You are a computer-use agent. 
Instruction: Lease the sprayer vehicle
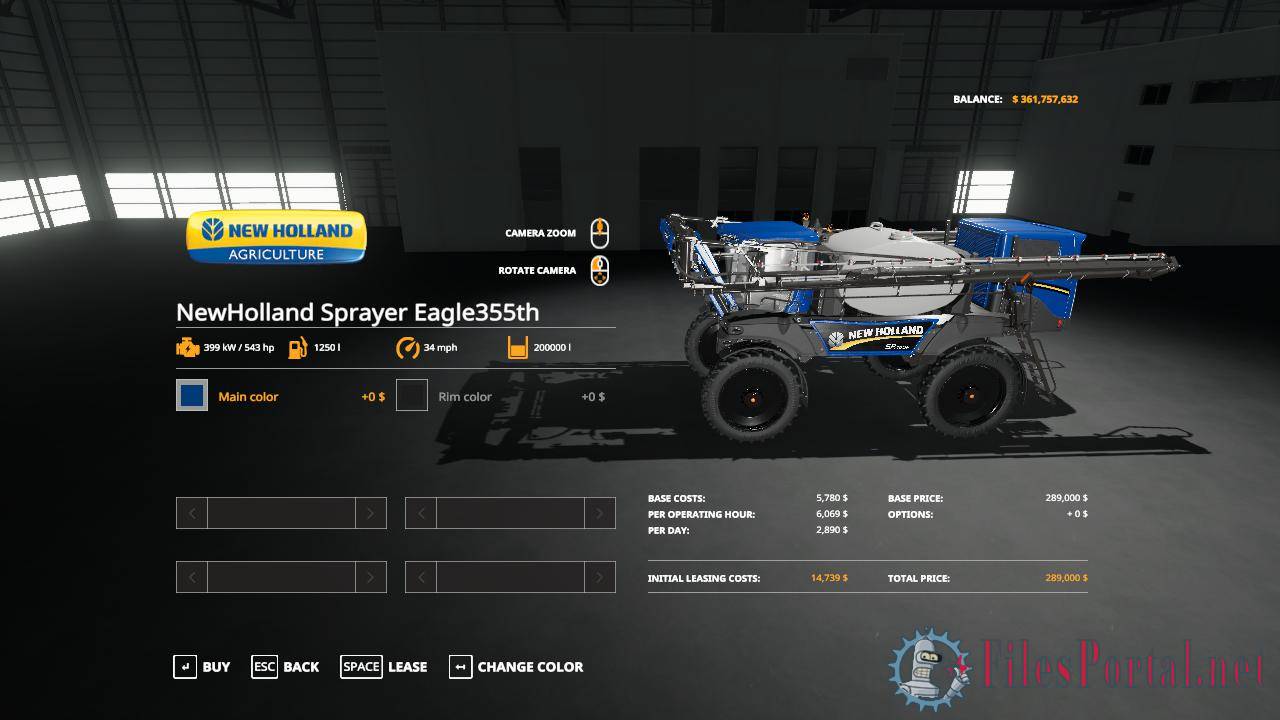(384, 667)
